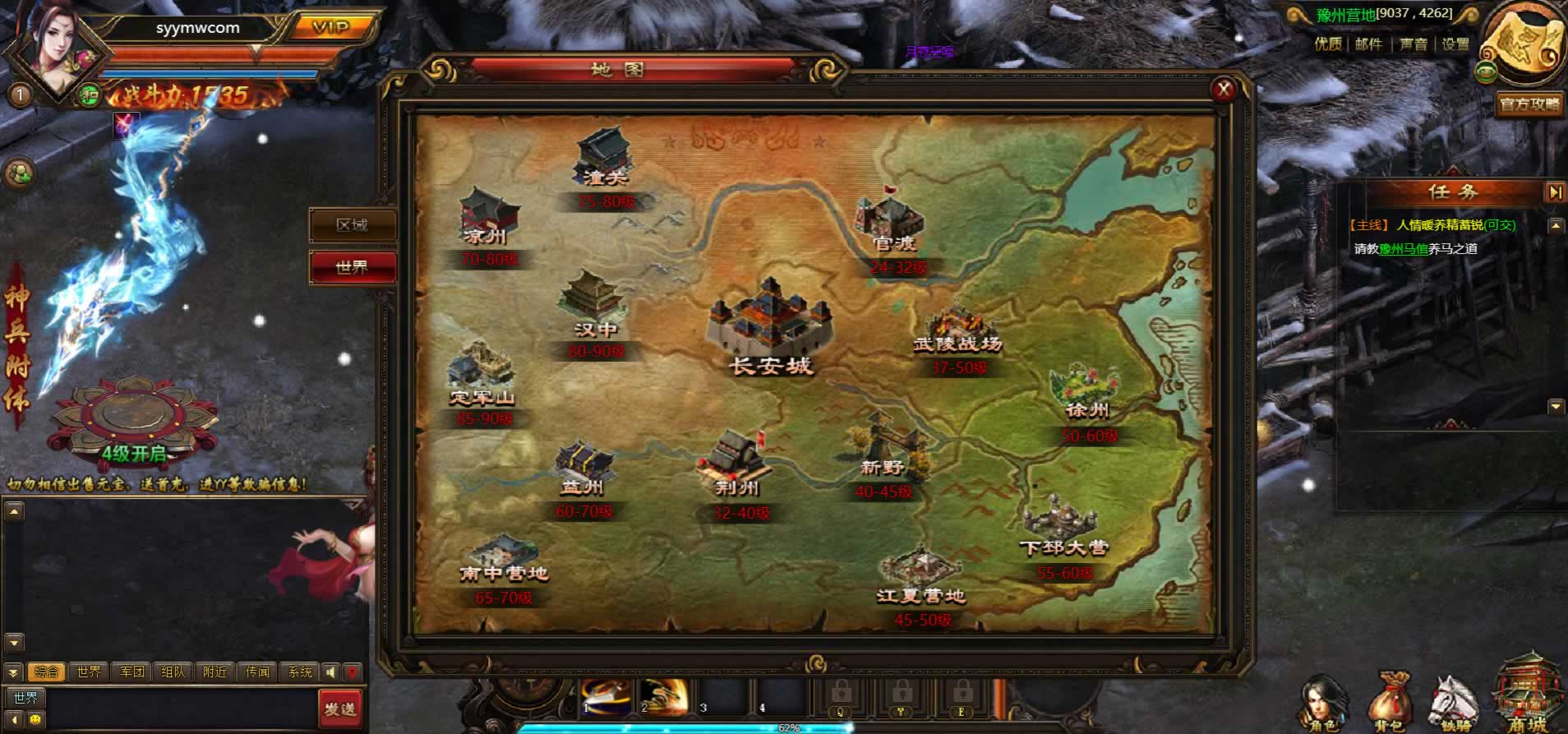This screenshot has width=1568, height=734.
Task: Open the 邮件 mailbox
Action: pos(1369,44)
